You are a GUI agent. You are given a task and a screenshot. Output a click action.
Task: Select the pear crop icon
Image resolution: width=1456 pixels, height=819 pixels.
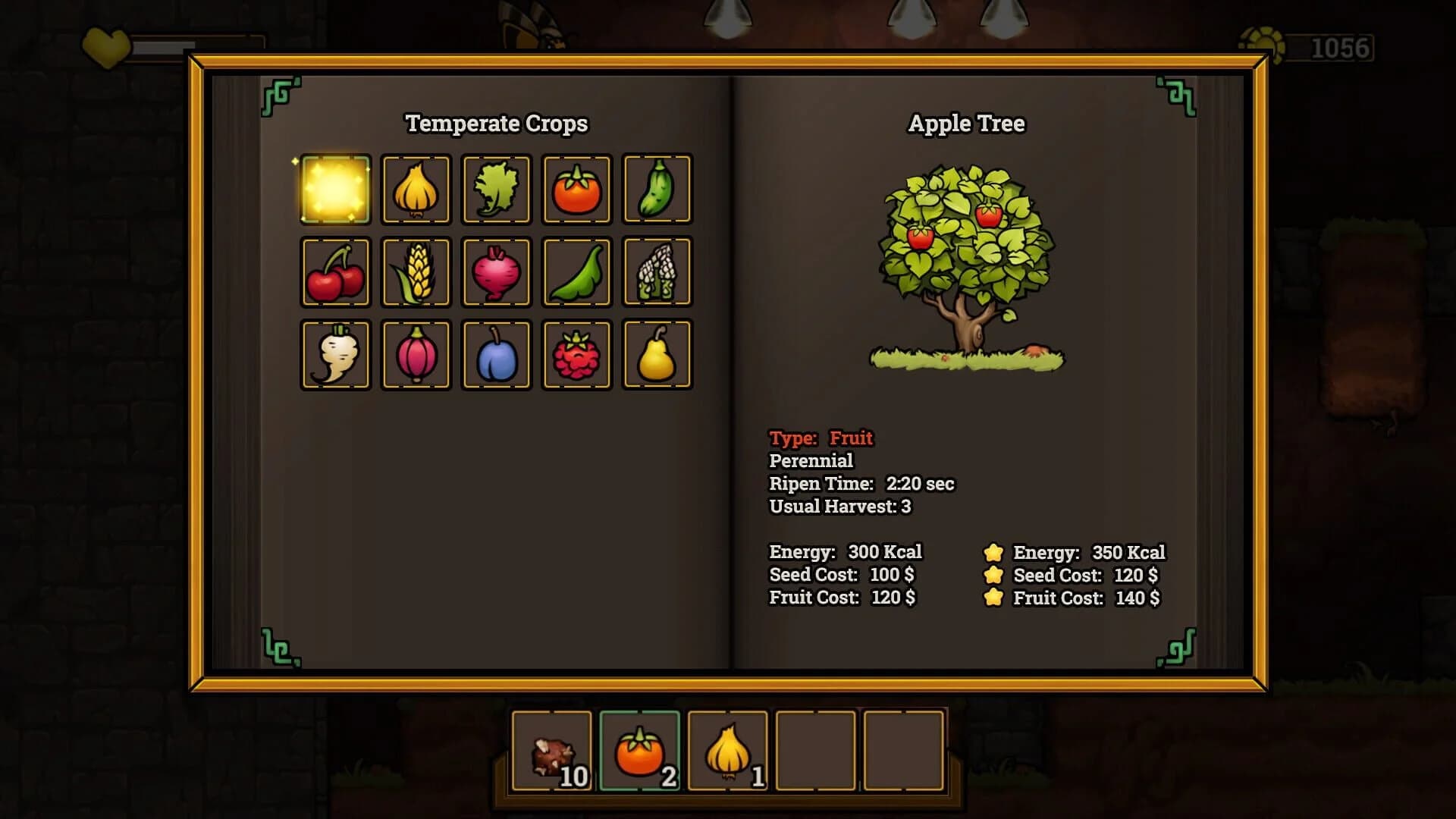(x=657, y=354)
